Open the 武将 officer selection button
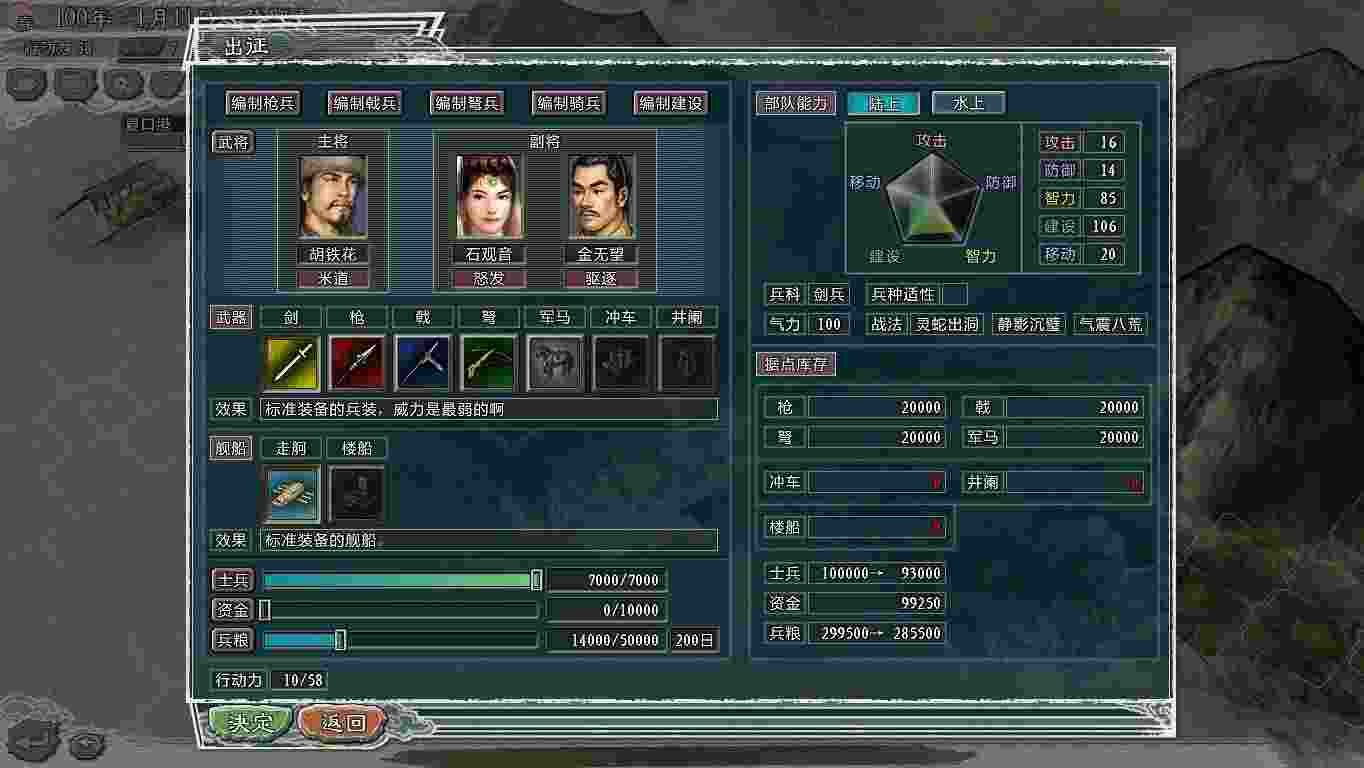The height and width of the screenshot is (768, 1364). (233, 142)
